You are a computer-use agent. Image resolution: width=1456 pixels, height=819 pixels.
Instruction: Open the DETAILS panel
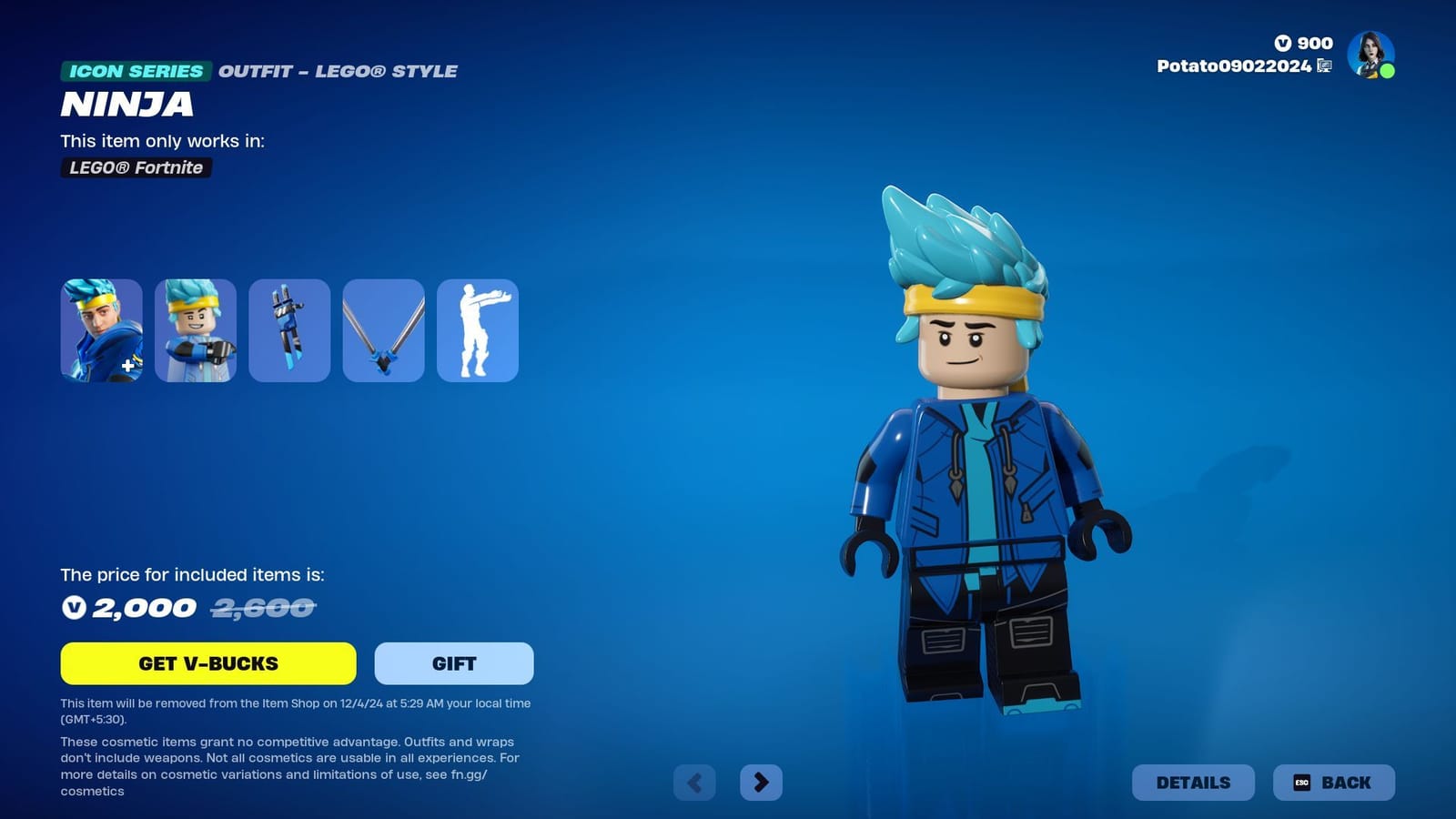1193,782
